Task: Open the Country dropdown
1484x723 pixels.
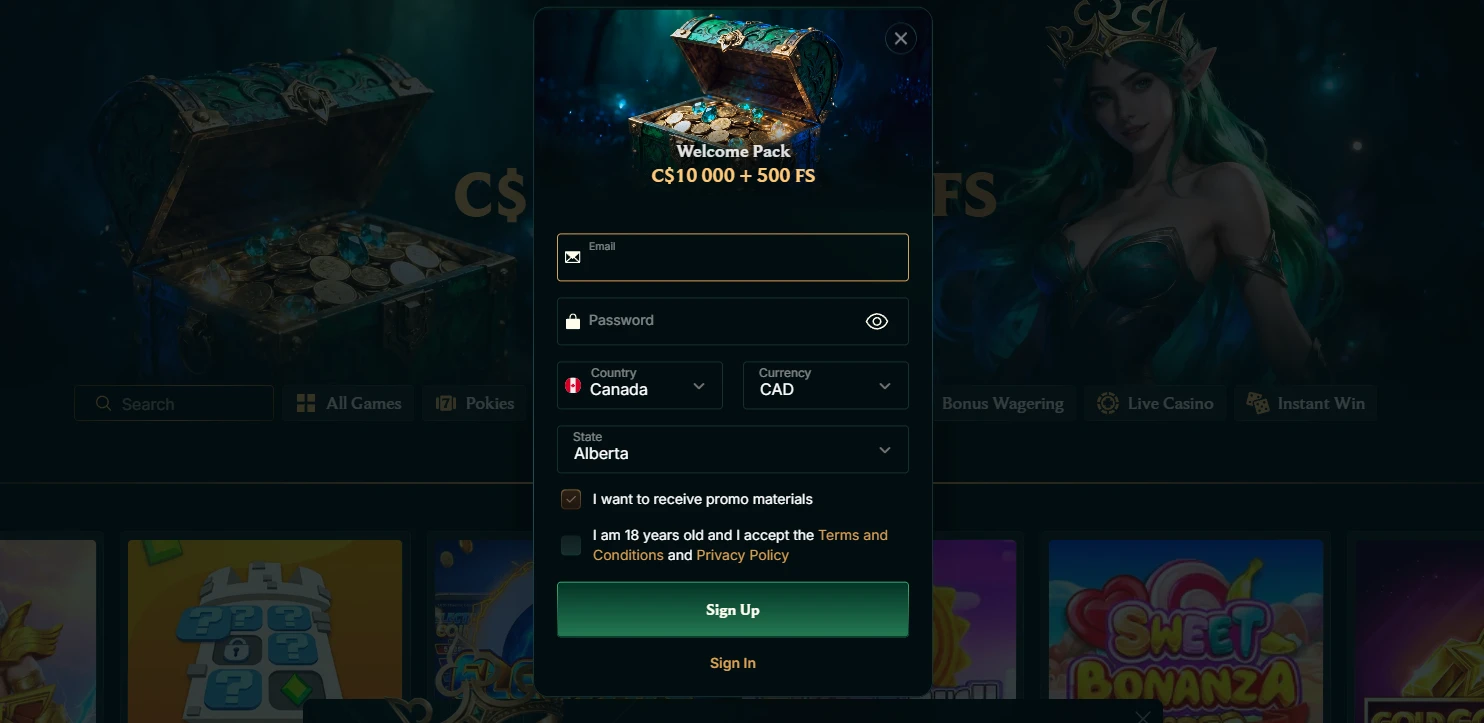Action: coord(639,385)
